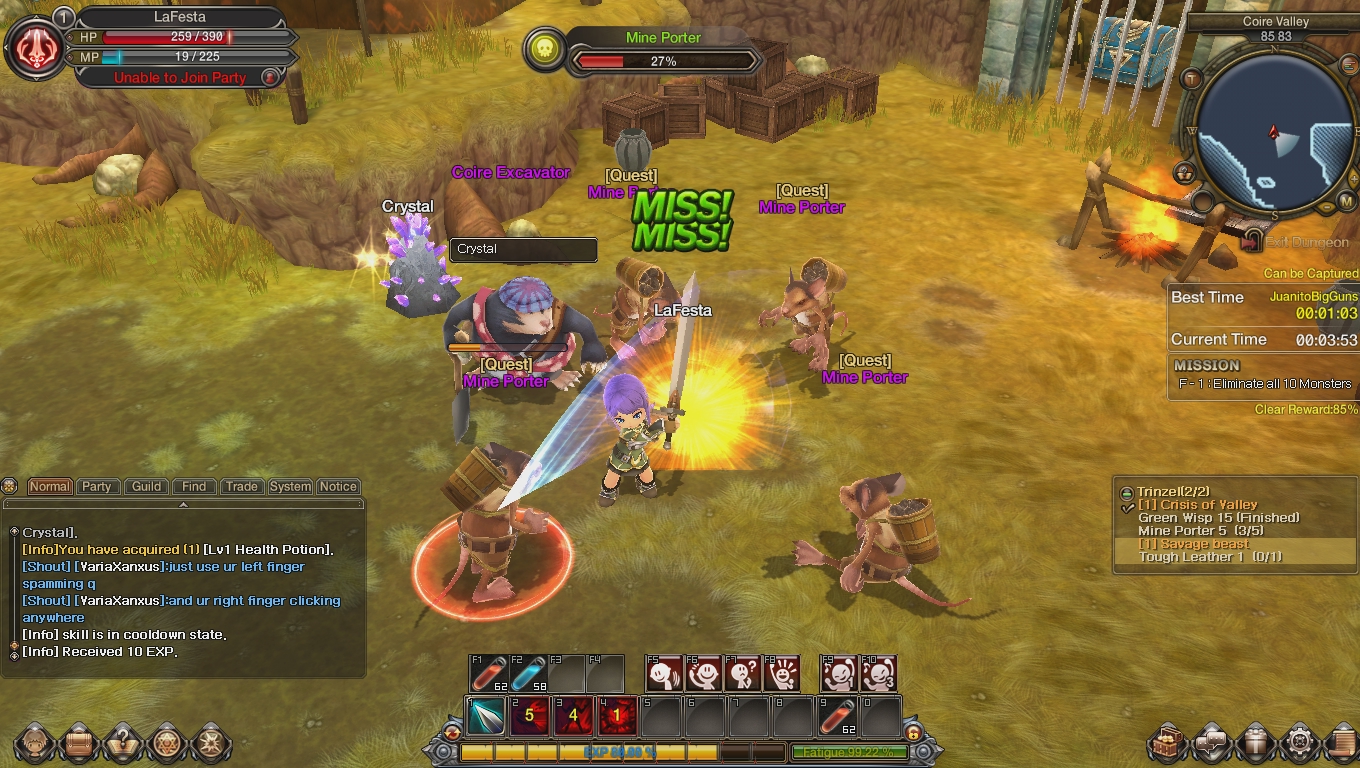Trigger the F7 question mark emote

tap(743, 674)
